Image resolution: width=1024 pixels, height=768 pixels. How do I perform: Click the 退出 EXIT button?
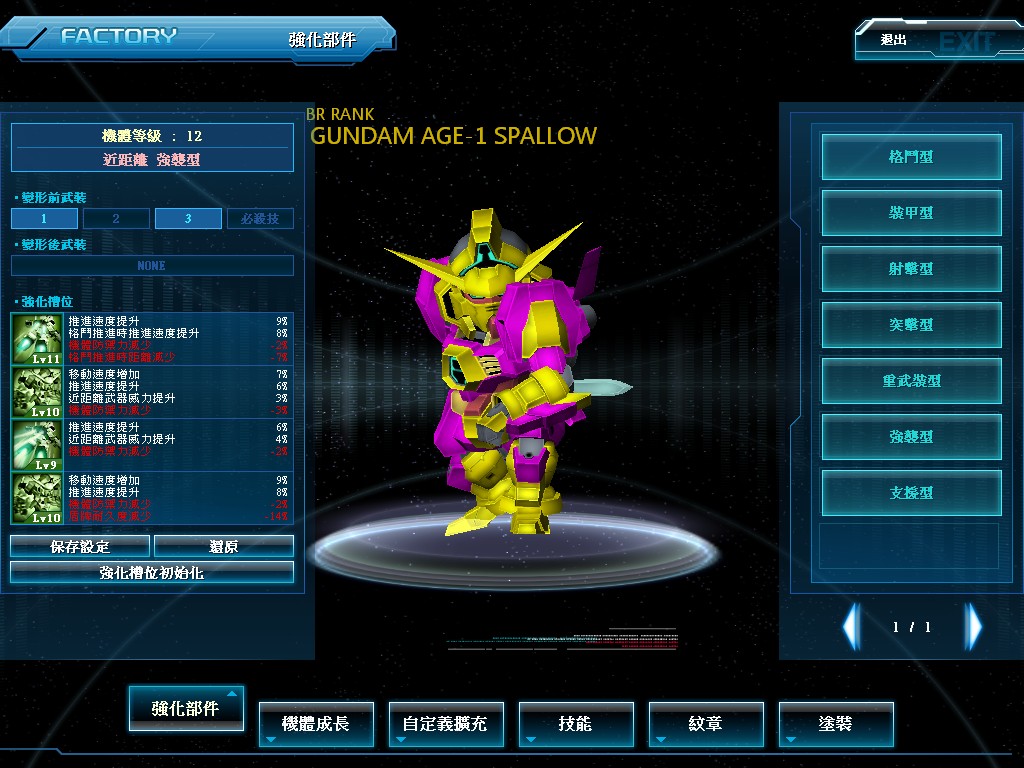click(x=935, y=41)
